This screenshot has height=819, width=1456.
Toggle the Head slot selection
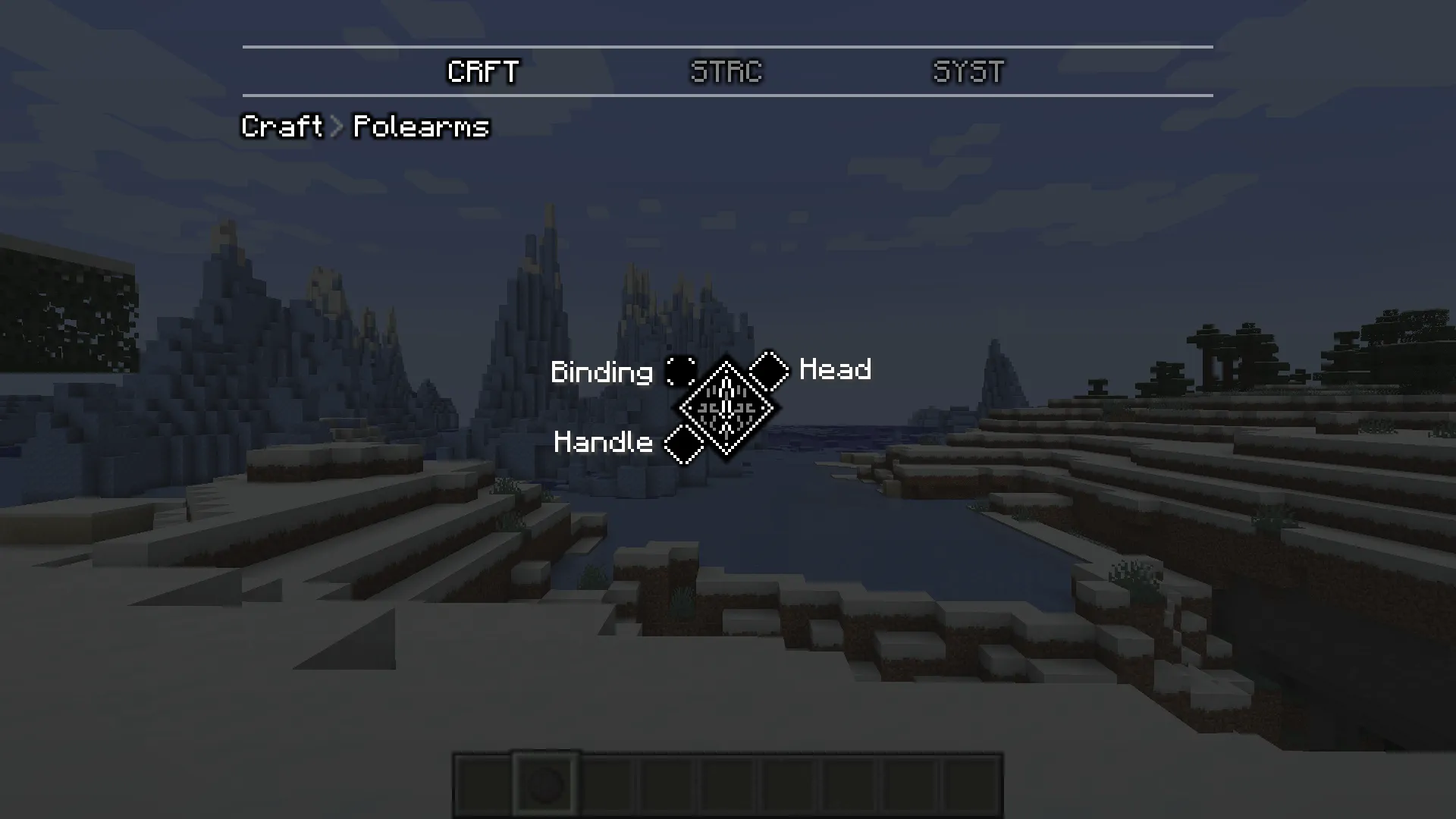[769, 372]
